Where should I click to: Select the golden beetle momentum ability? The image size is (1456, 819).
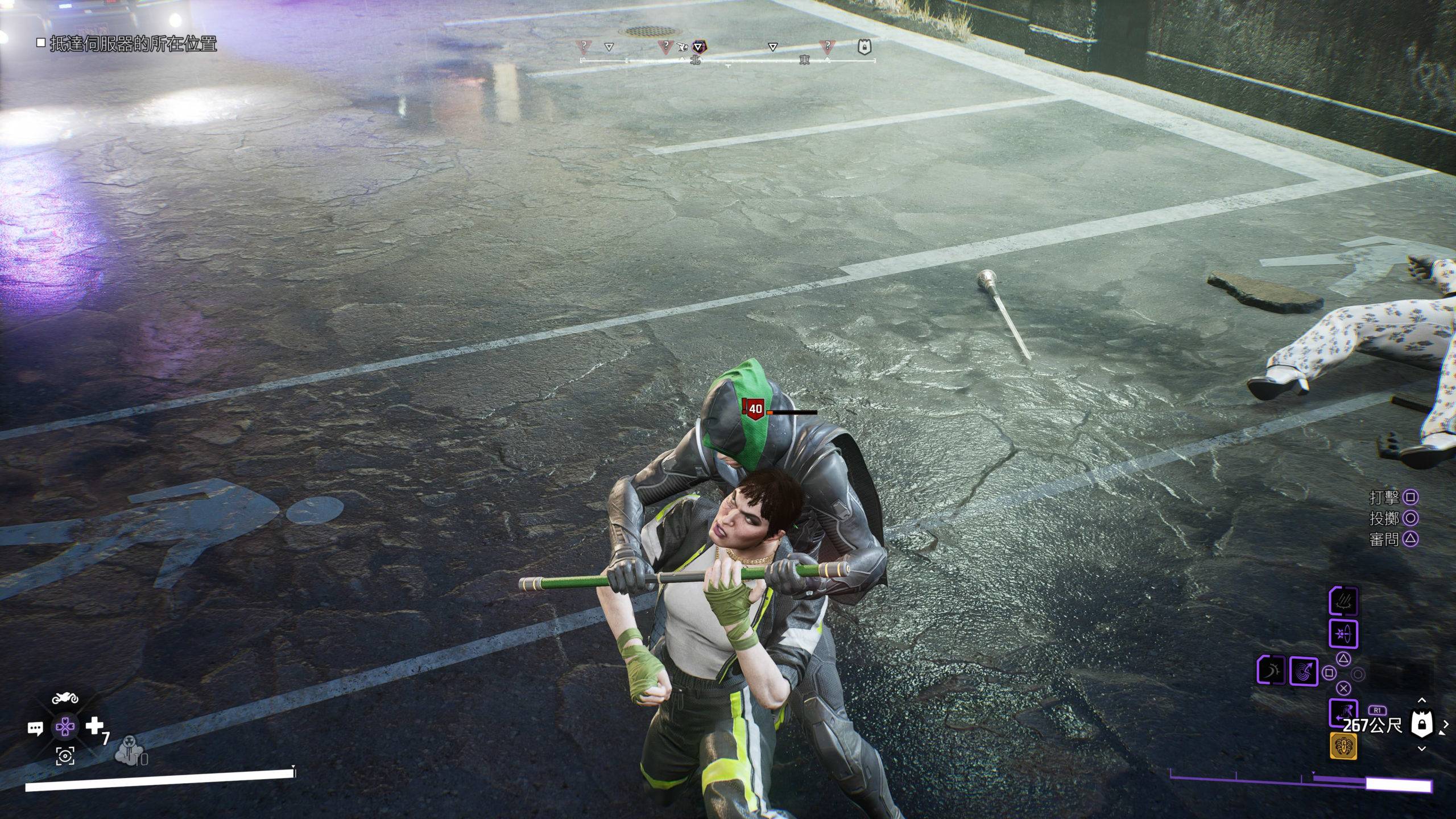pos(1343,746)
